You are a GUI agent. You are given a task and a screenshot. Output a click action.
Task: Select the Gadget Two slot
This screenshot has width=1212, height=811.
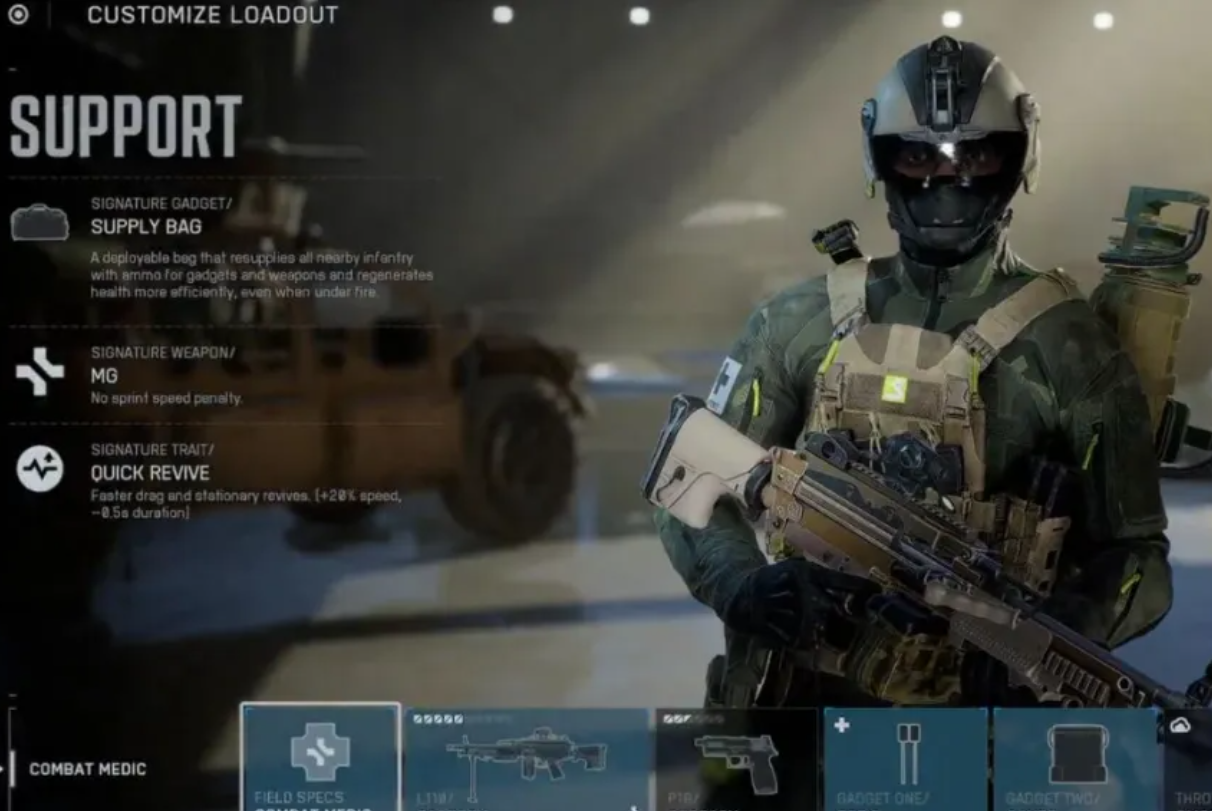1076,759
